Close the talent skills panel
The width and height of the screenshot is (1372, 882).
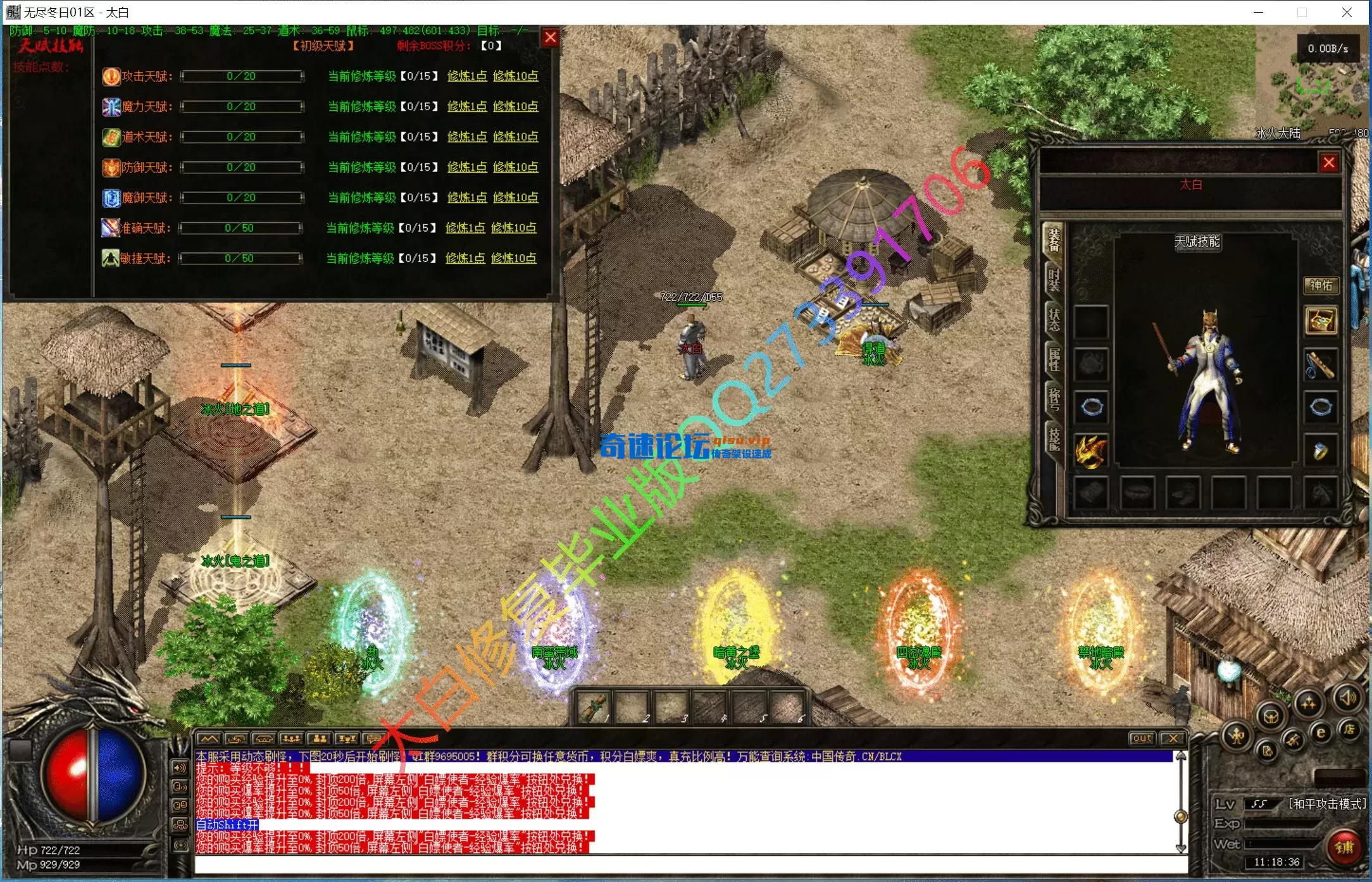coord(551,38)
